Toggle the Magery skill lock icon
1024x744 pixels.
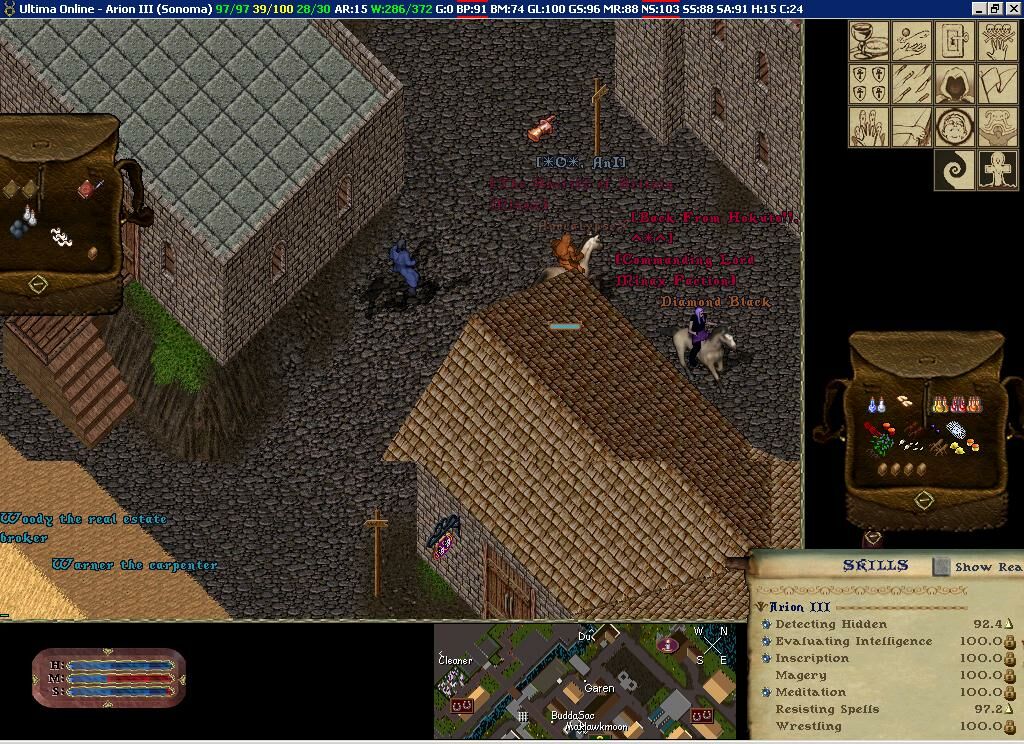click(1010, 675)
